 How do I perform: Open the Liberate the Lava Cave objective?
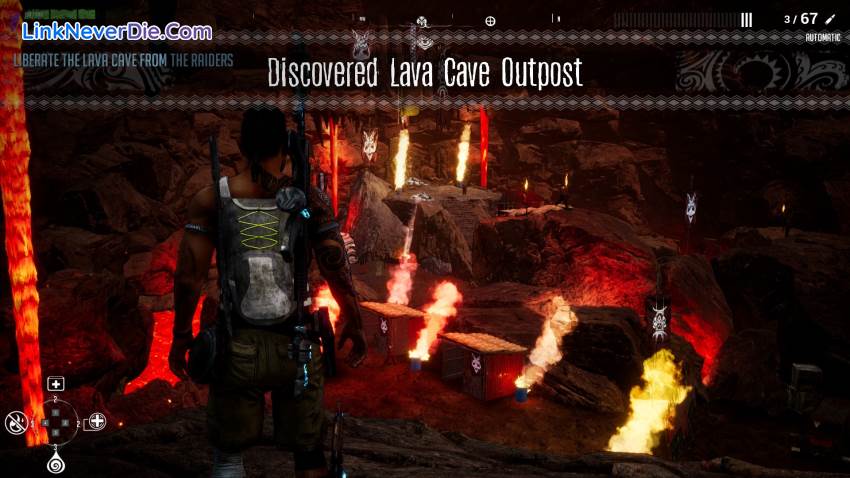(x=124, y=60)
